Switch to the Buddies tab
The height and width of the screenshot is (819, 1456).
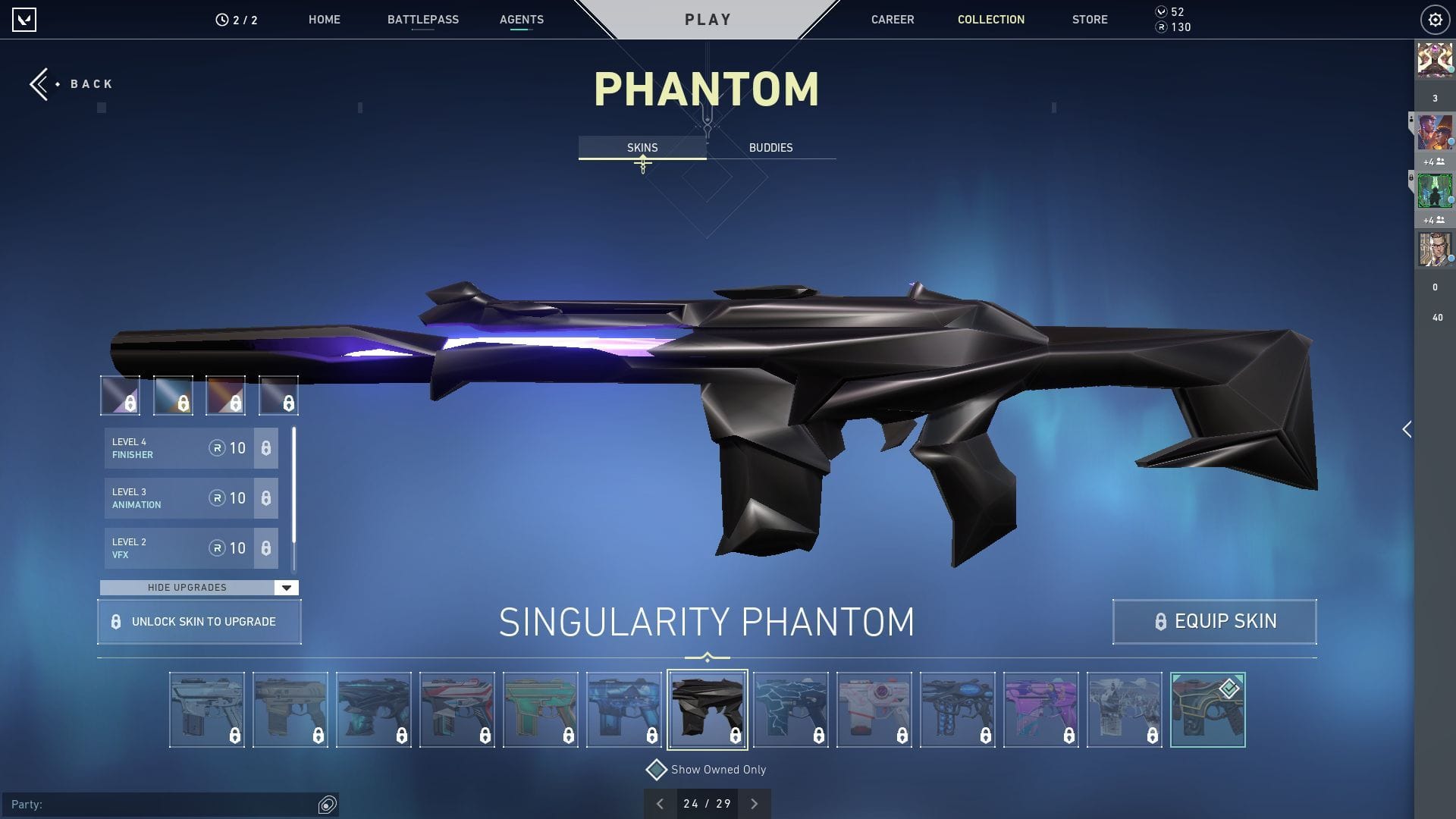[x=770, y=148]
